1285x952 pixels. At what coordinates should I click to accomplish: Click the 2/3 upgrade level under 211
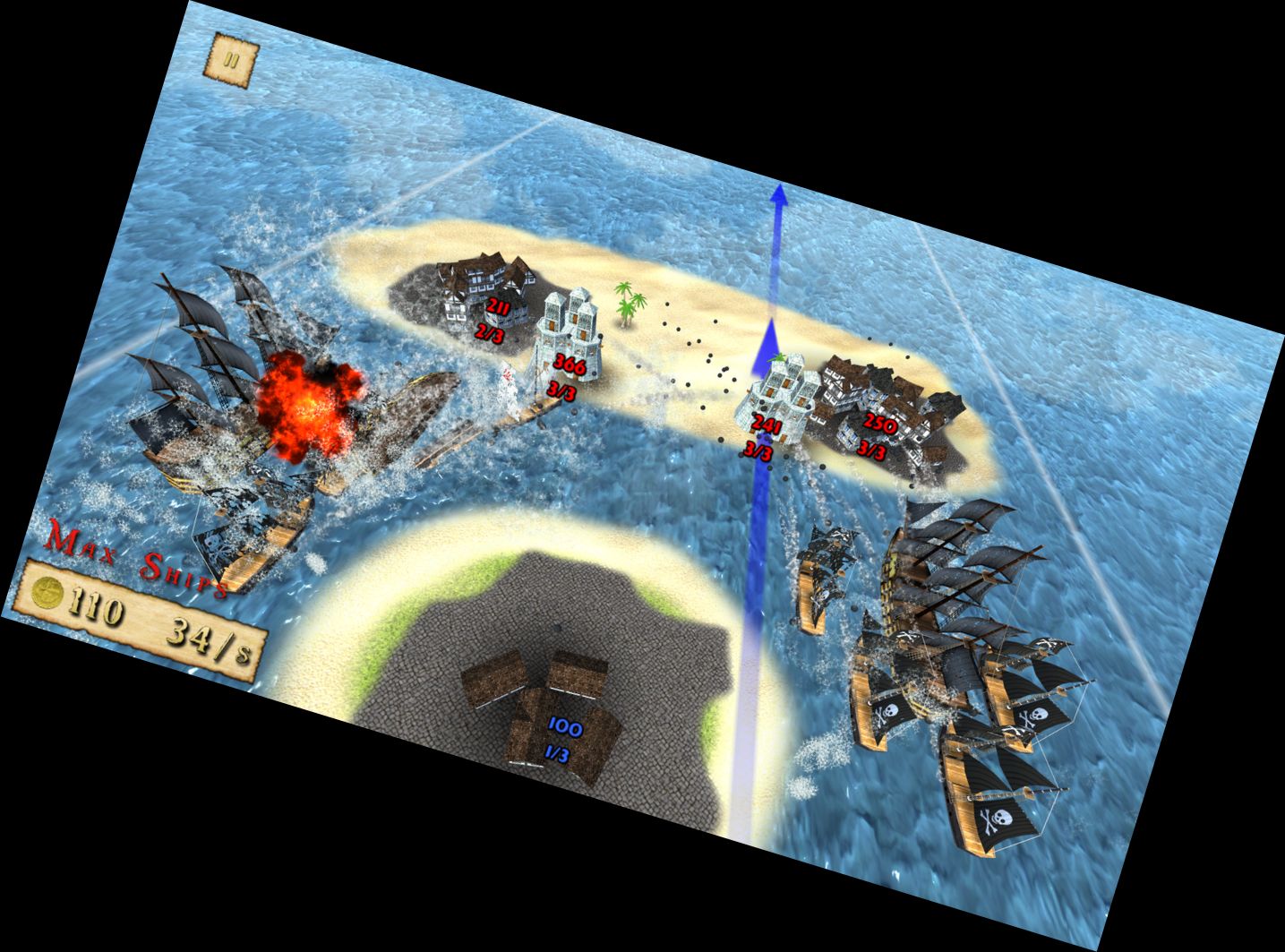click(x=489, y=332)
